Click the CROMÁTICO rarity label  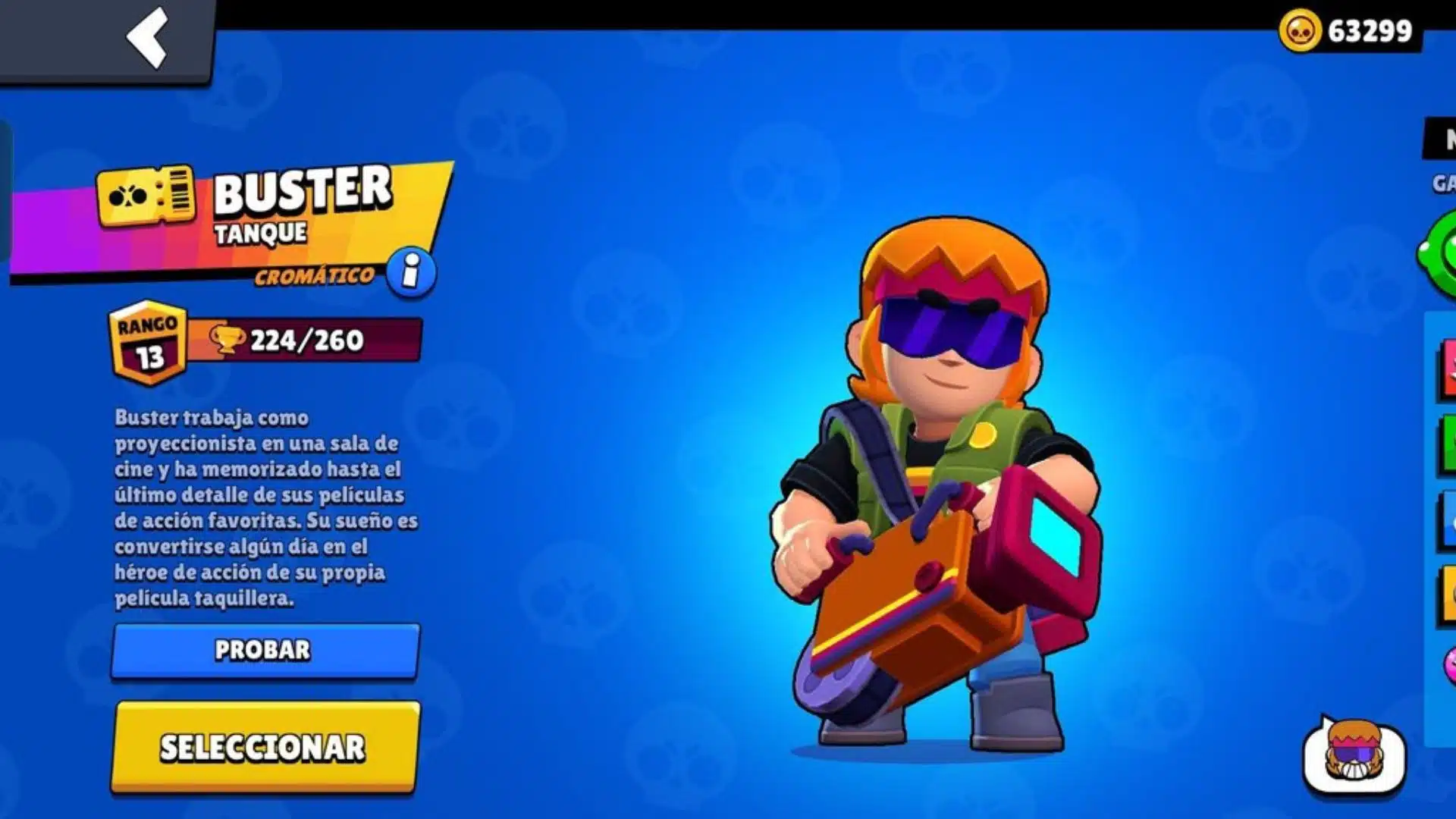point(311,275)
